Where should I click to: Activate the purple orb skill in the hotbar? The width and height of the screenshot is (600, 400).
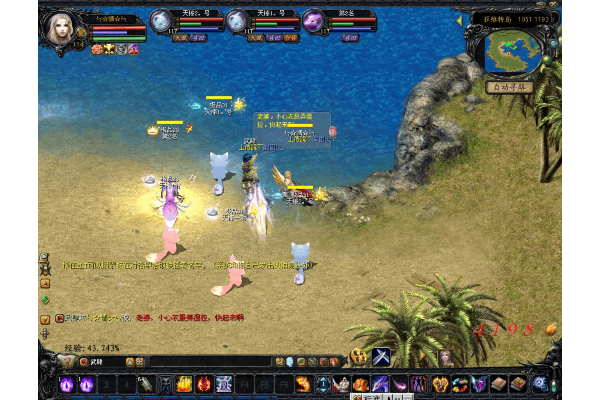point(68,384)
